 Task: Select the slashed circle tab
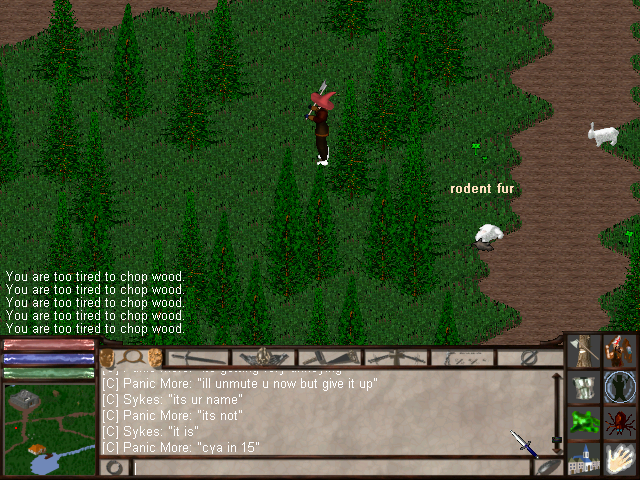529,357
